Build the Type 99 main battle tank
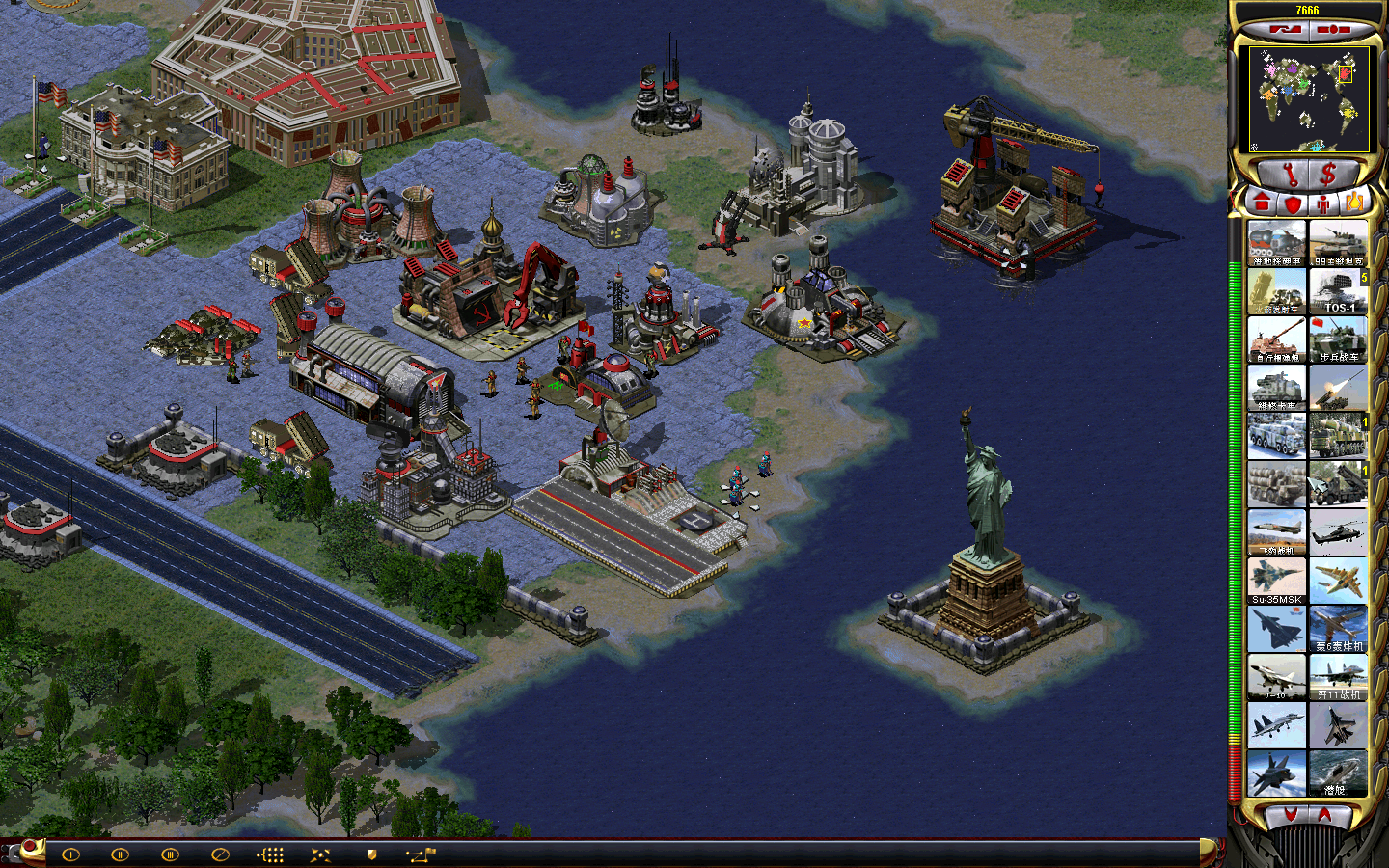1389x868 pixels. (1338, 243)
